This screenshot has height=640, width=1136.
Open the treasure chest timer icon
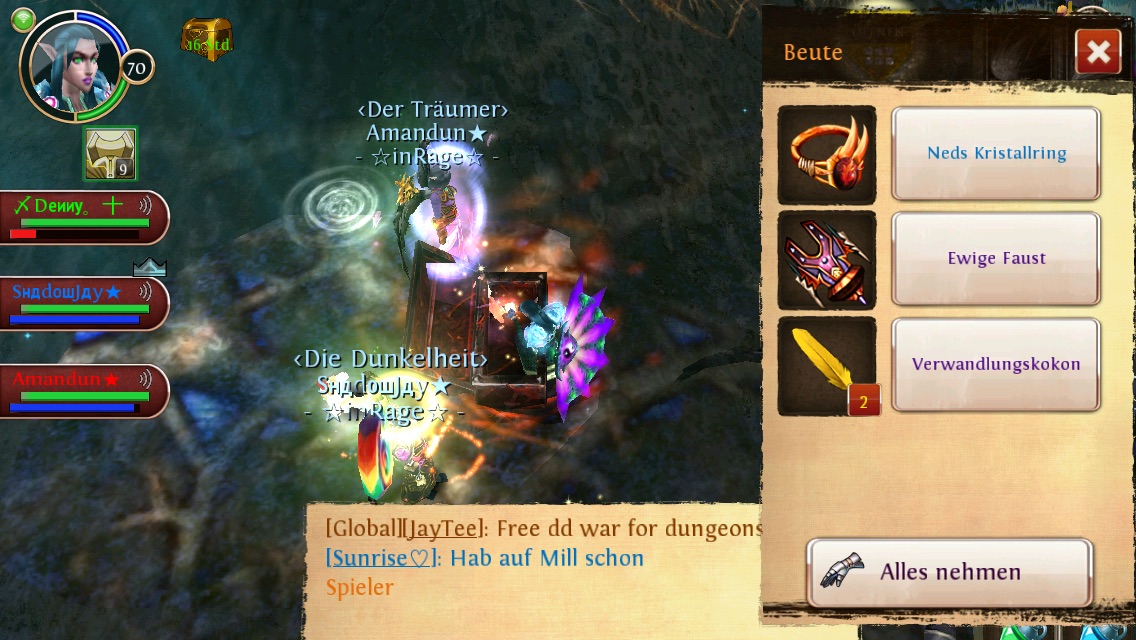coord(207,40)
